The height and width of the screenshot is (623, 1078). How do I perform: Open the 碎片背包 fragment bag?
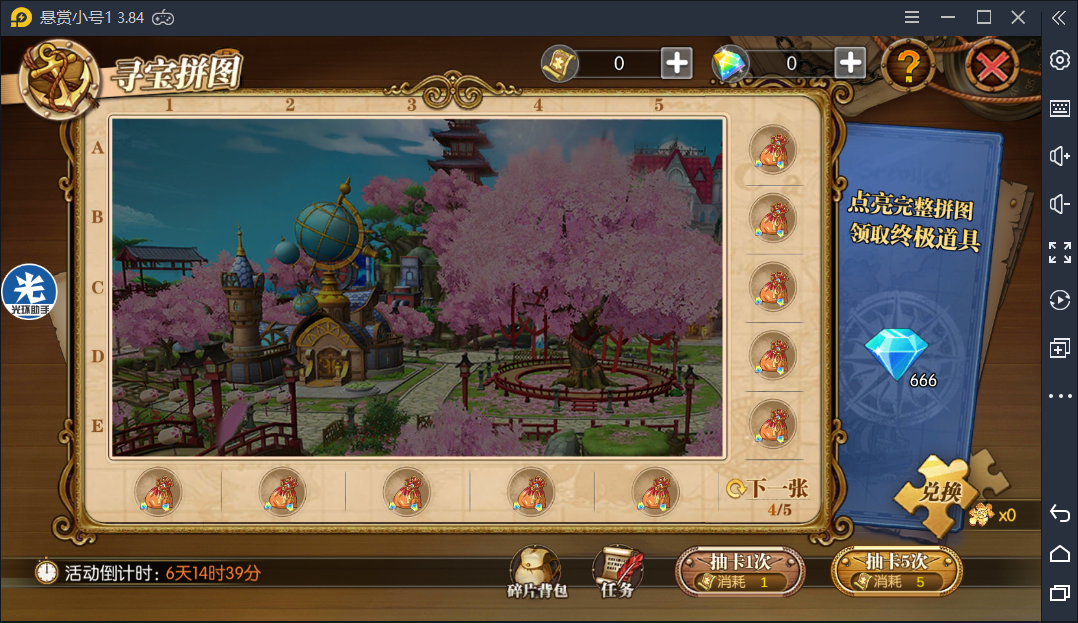point(536,572)
